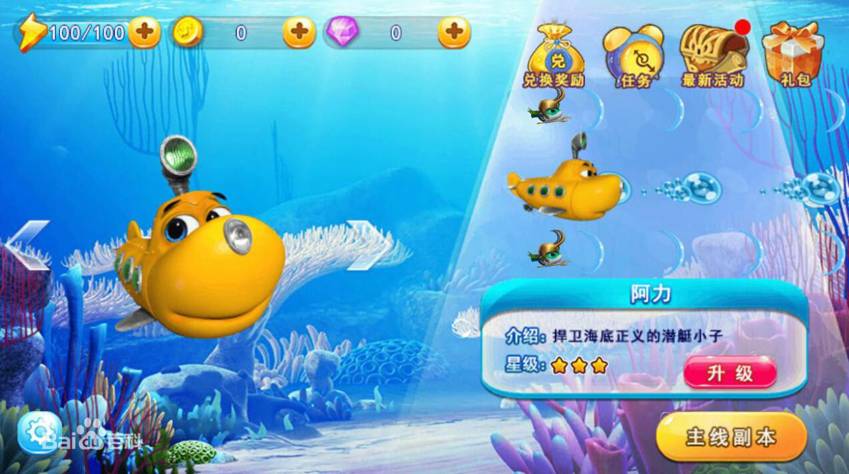The image size is (849, 474).
Task: Upgrade the submarine with the 升级 button
Action: click(730, 372)
